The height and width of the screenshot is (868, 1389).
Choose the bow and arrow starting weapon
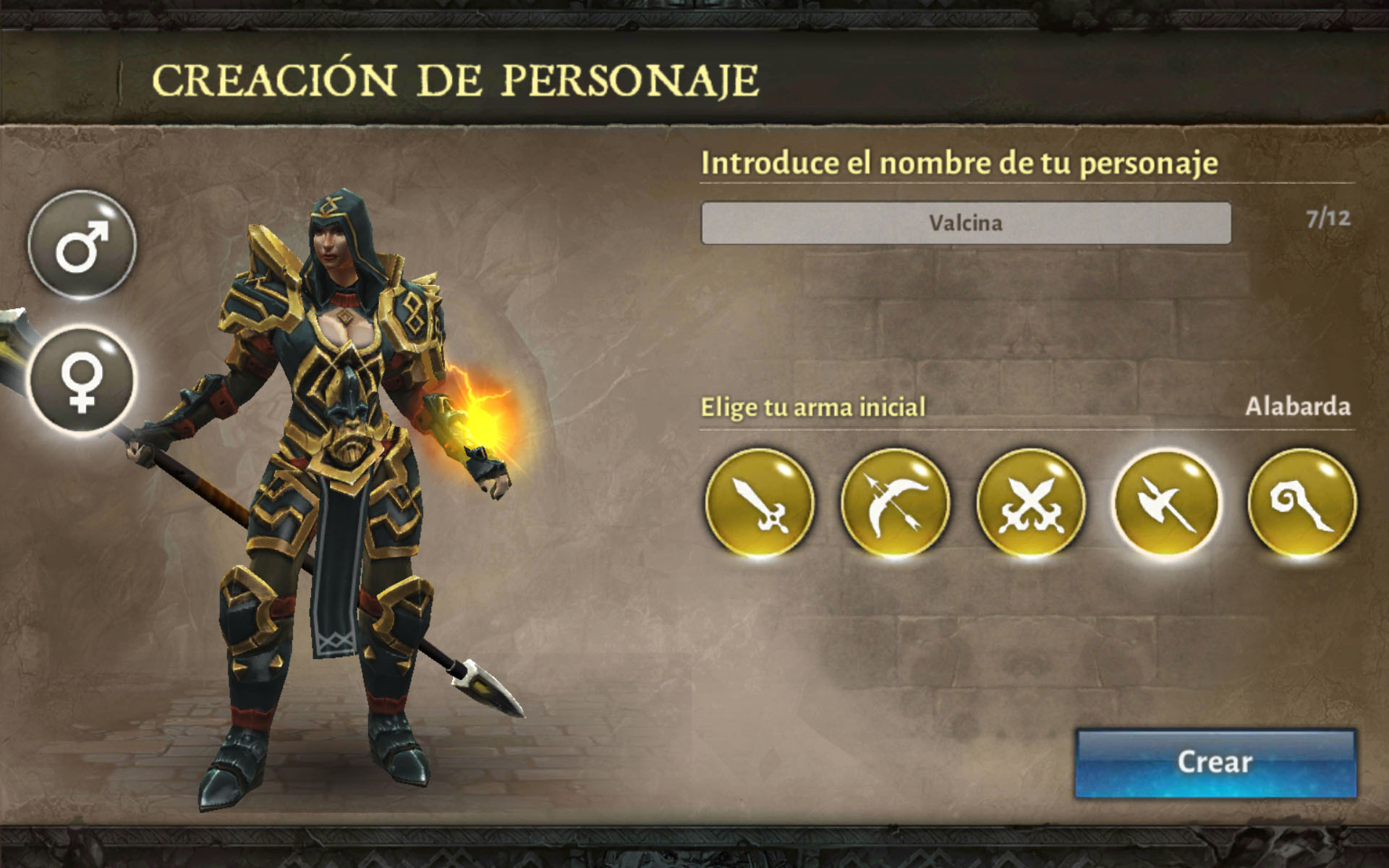pyautogui.click(x=895, y=503)
